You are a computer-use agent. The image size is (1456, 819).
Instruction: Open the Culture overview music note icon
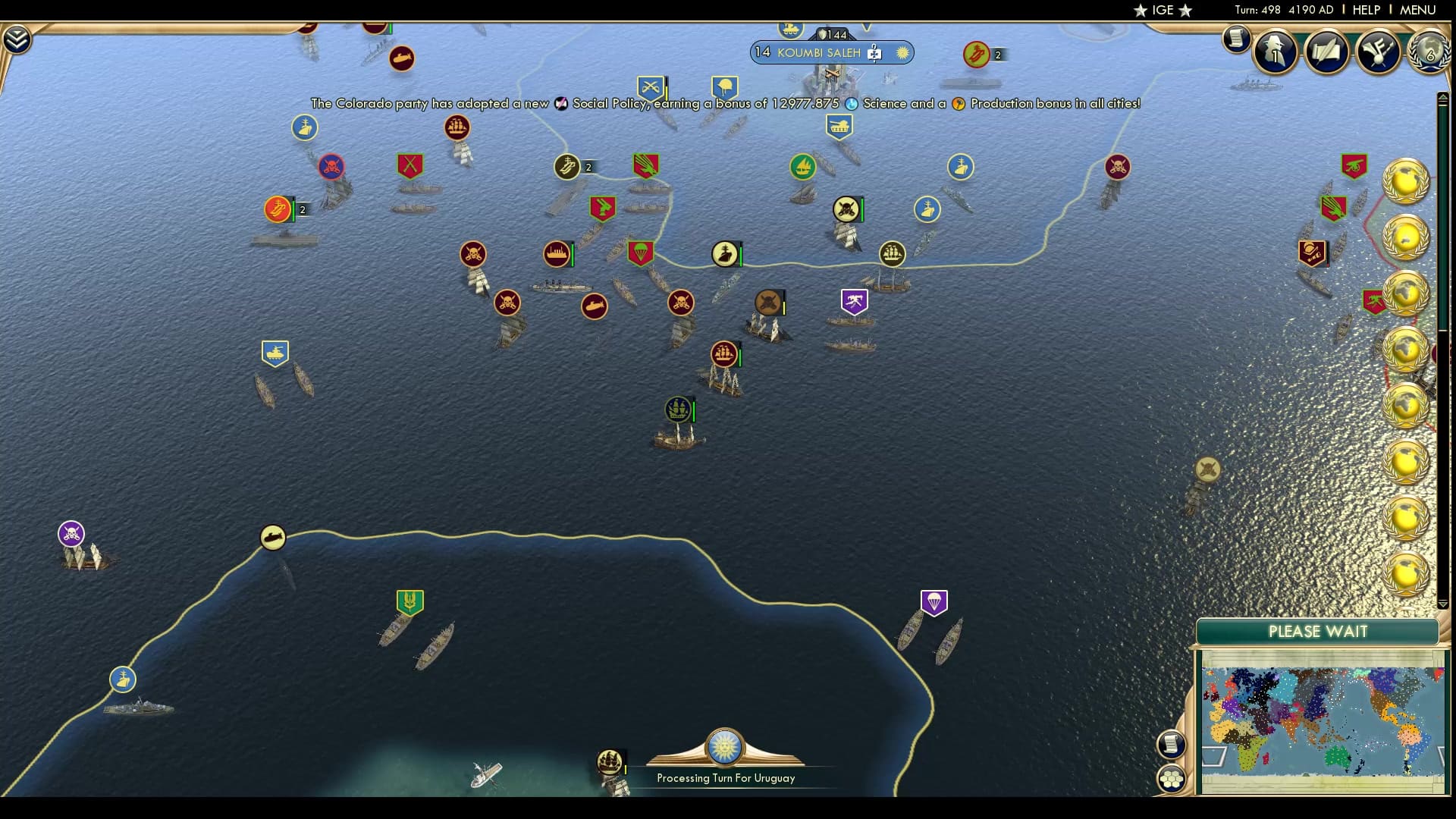(1378, 53)
